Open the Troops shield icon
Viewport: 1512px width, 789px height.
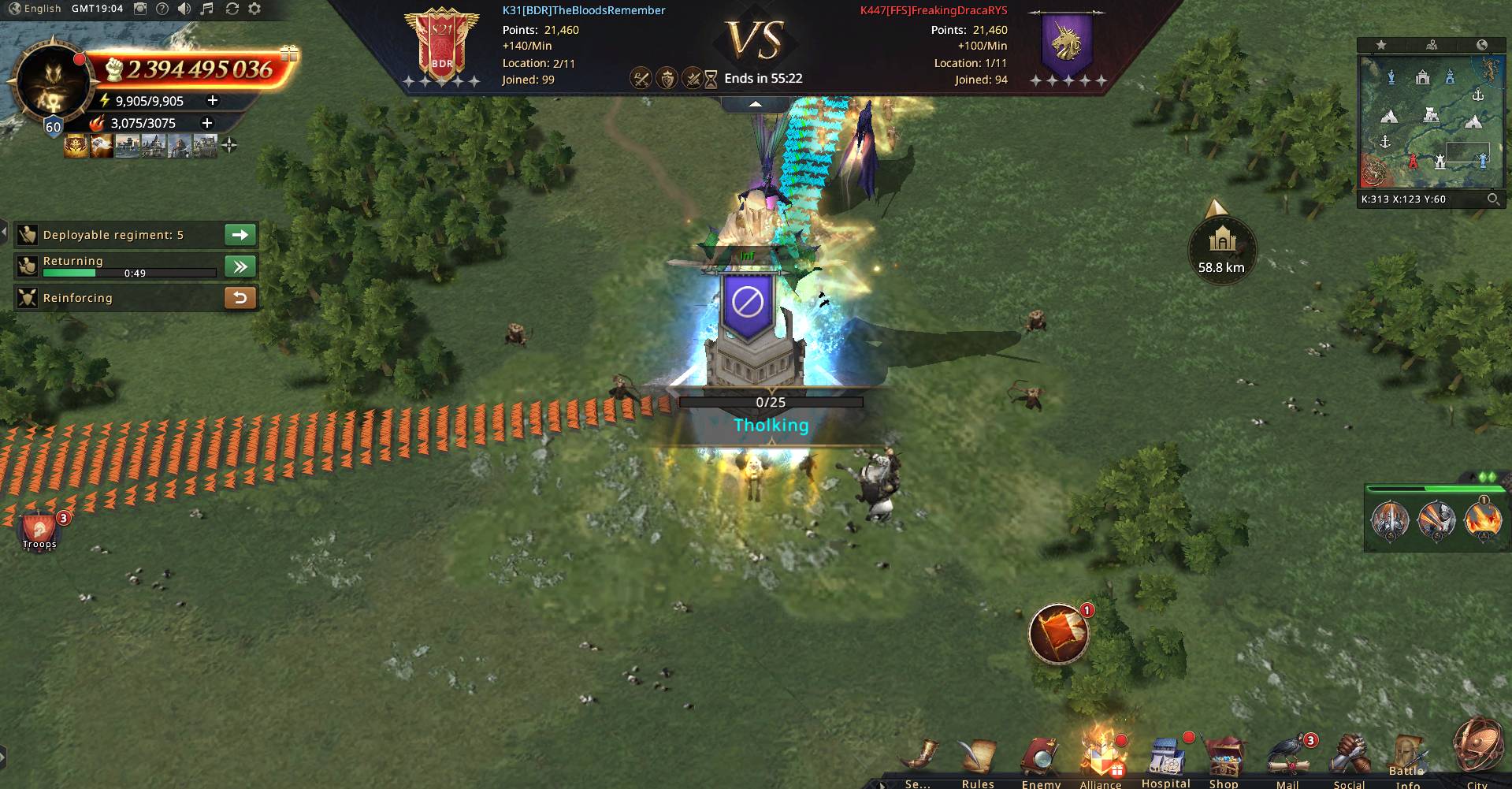(39, 530)
